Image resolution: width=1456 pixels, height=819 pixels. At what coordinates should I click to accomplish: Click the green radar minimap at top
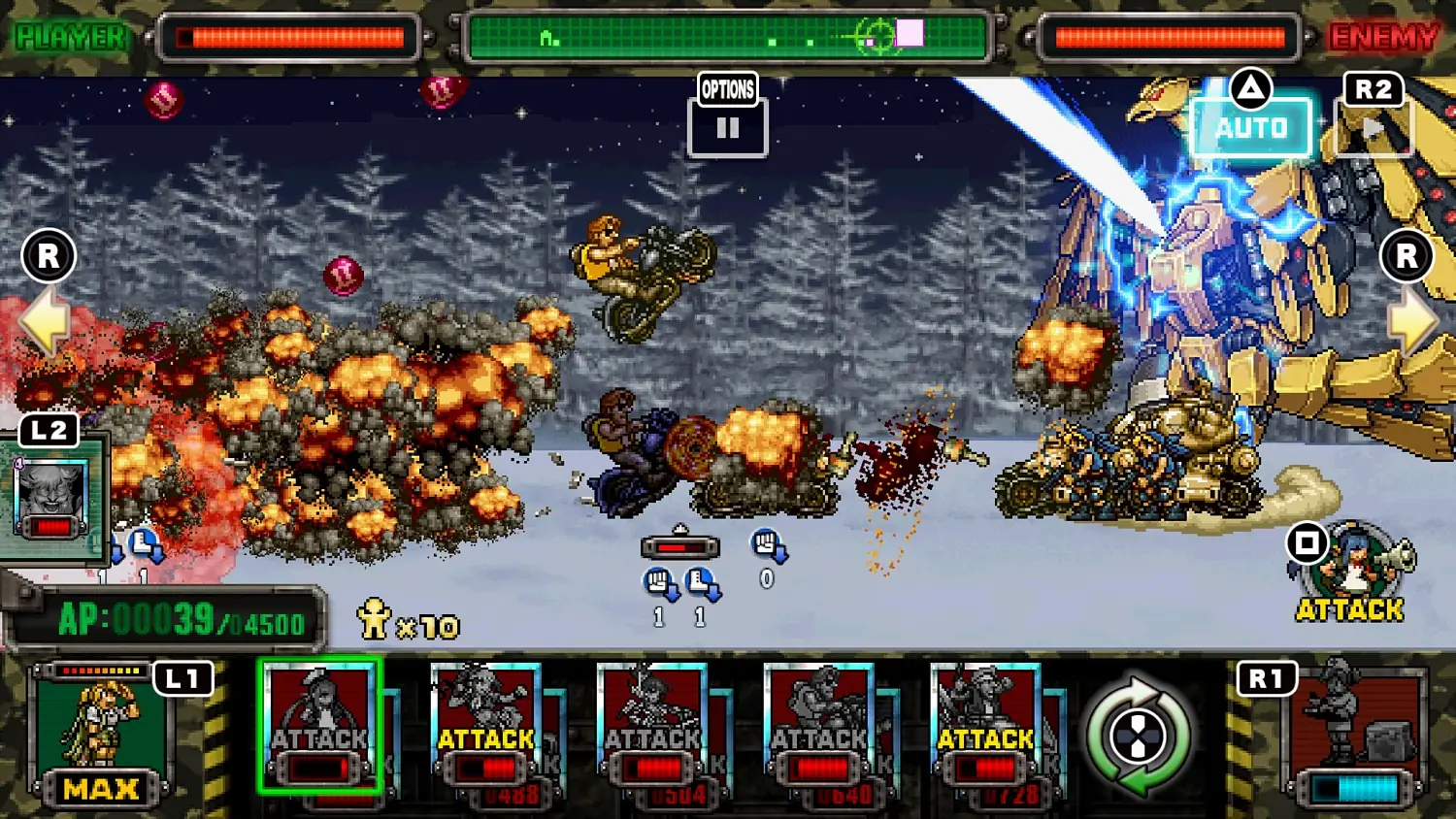click(x=726, y=36)
